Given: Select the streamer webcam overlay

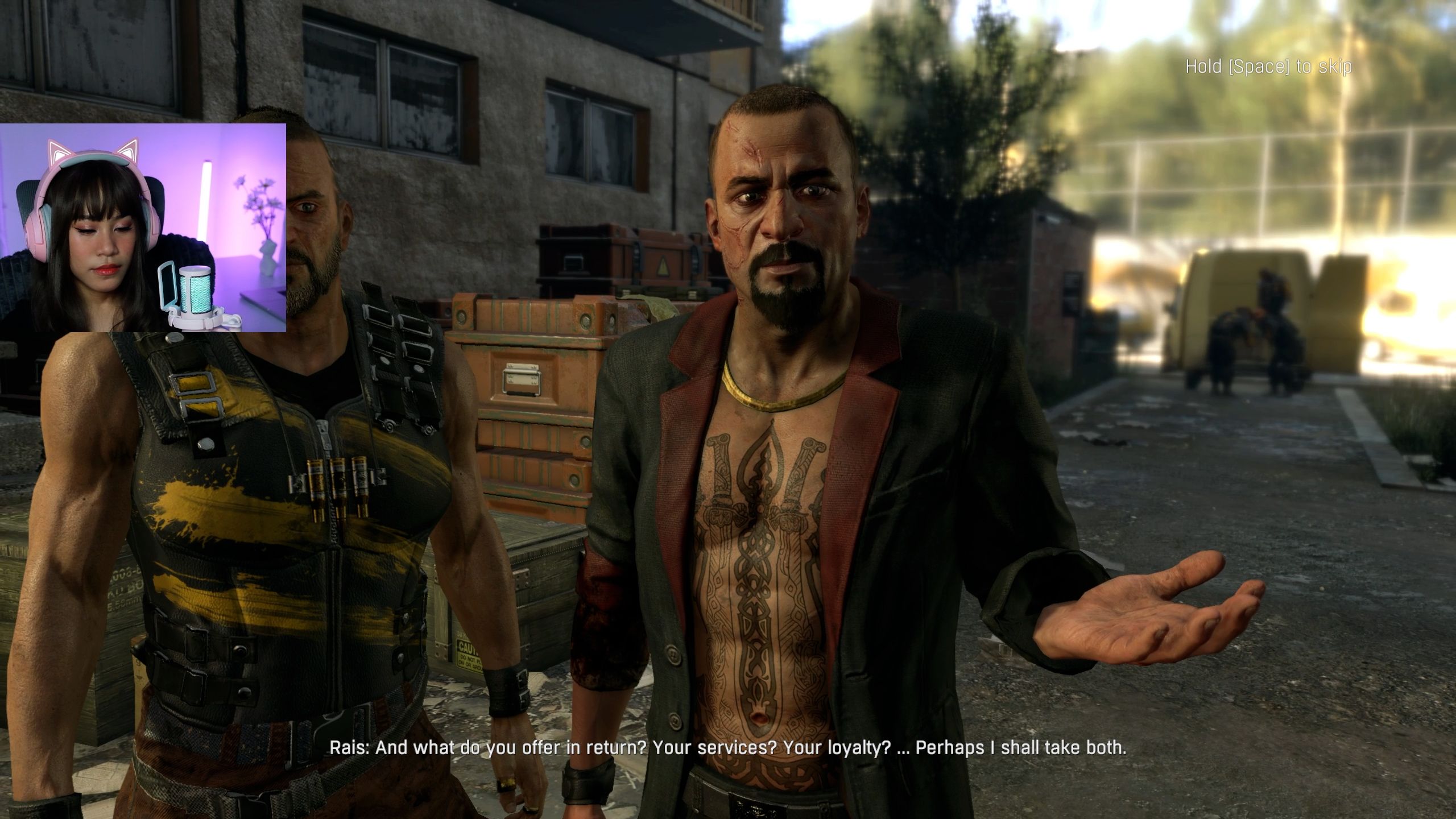Looking at the screenshot, I should (x=143, y=227).
